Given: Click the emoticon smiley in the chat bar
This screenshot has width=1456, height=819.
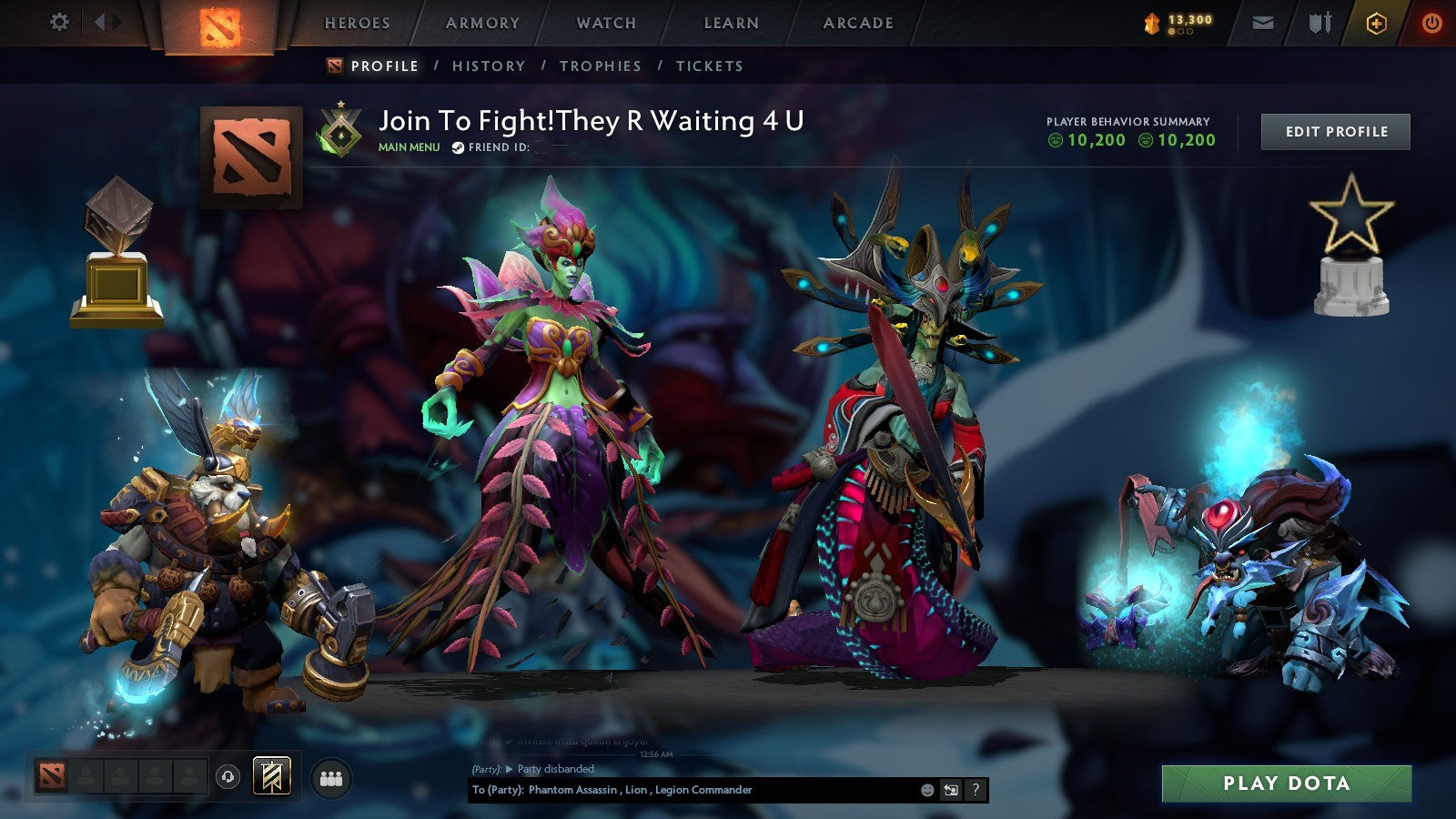Looking at the screenshot, I should 925,791.
